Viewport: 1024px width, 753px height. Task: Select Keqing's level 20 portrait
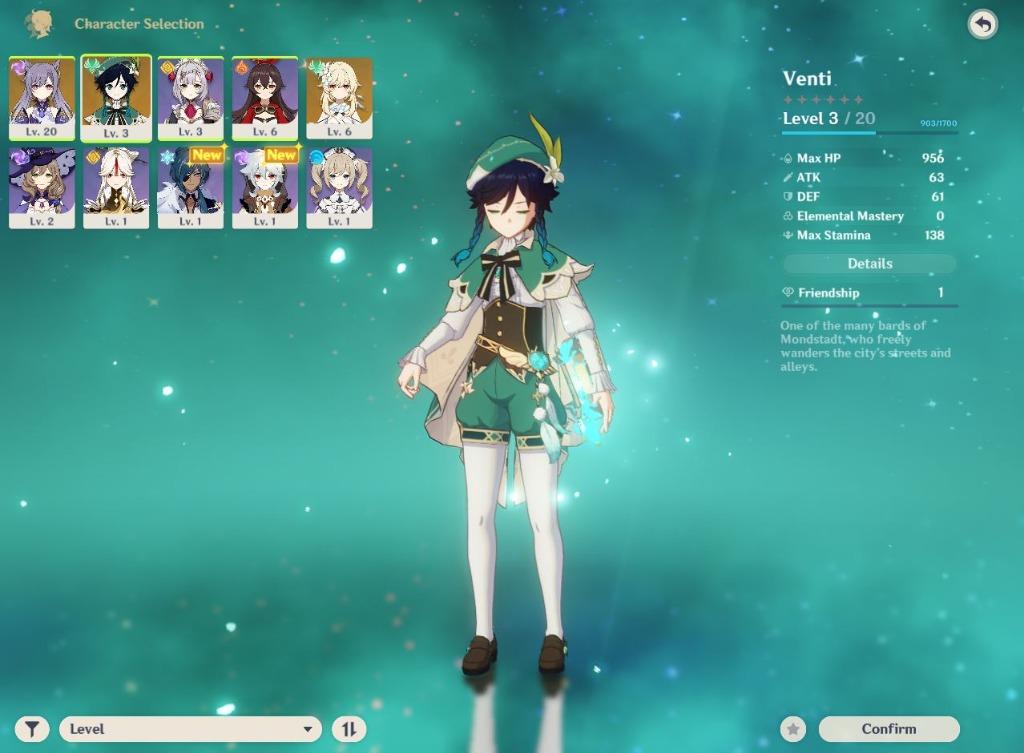click(42, 97)
